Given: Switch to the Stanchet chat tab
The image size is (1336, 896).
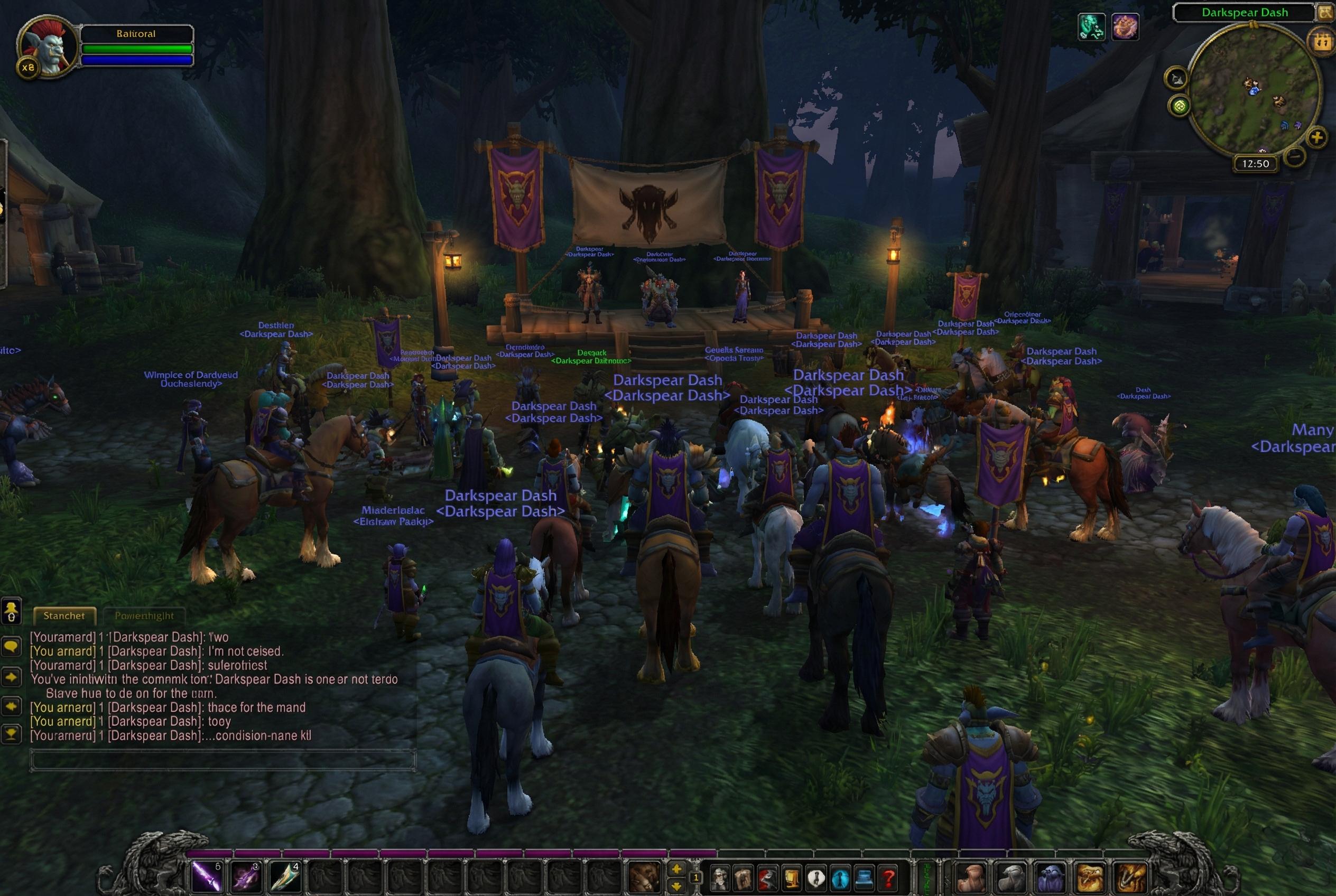Looking at the screenshot, I should [65, 616].
